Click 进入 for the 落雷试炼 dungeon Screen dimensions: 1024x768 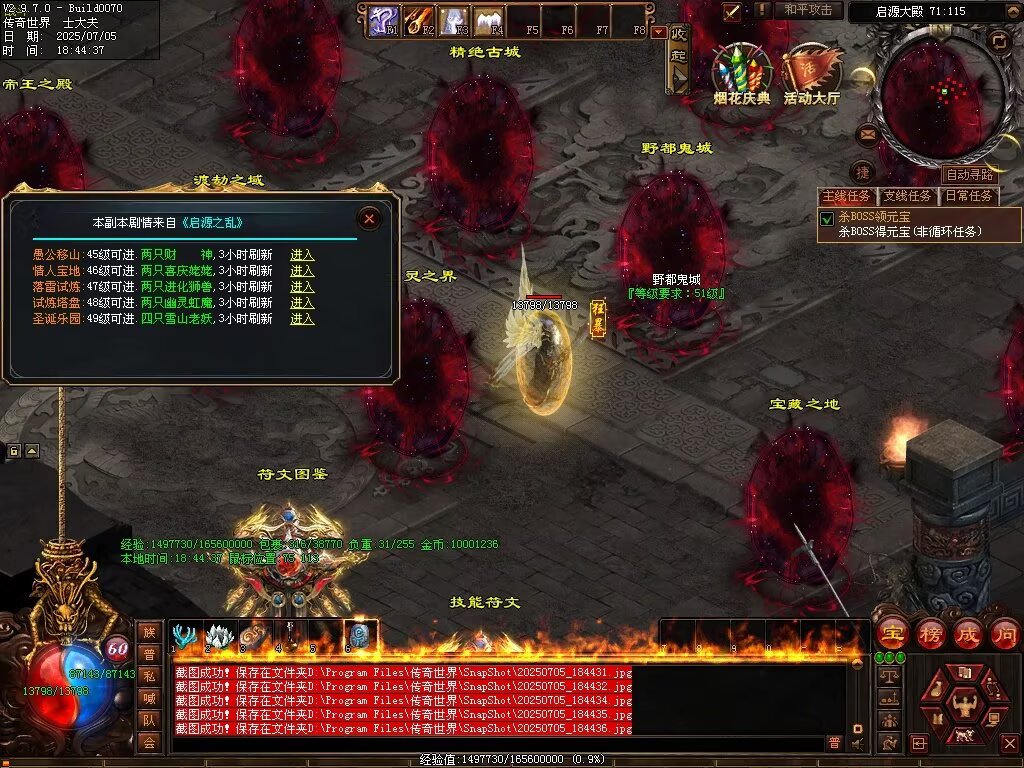tap(302, 287)
